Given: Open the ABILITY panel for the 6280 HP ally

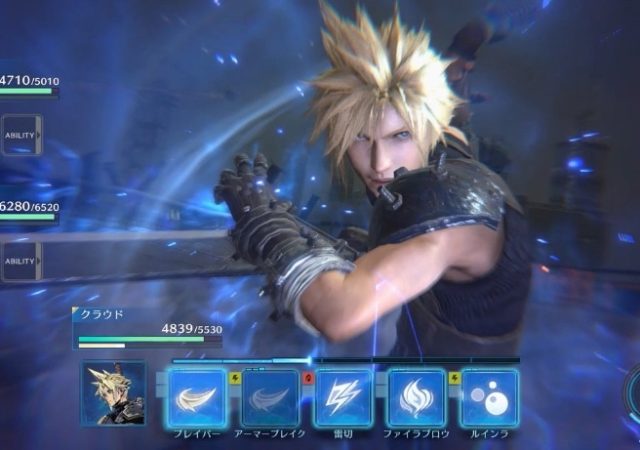Looking at the screenshot, I should (20, 261).
